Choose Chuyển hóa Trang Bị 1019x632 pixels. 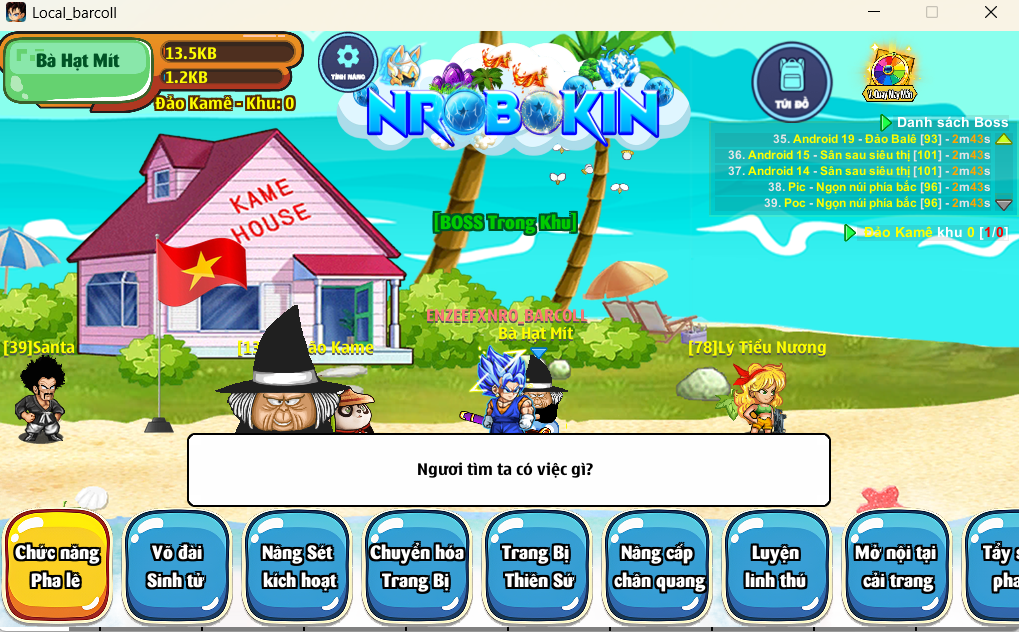(x=418, y=566)
